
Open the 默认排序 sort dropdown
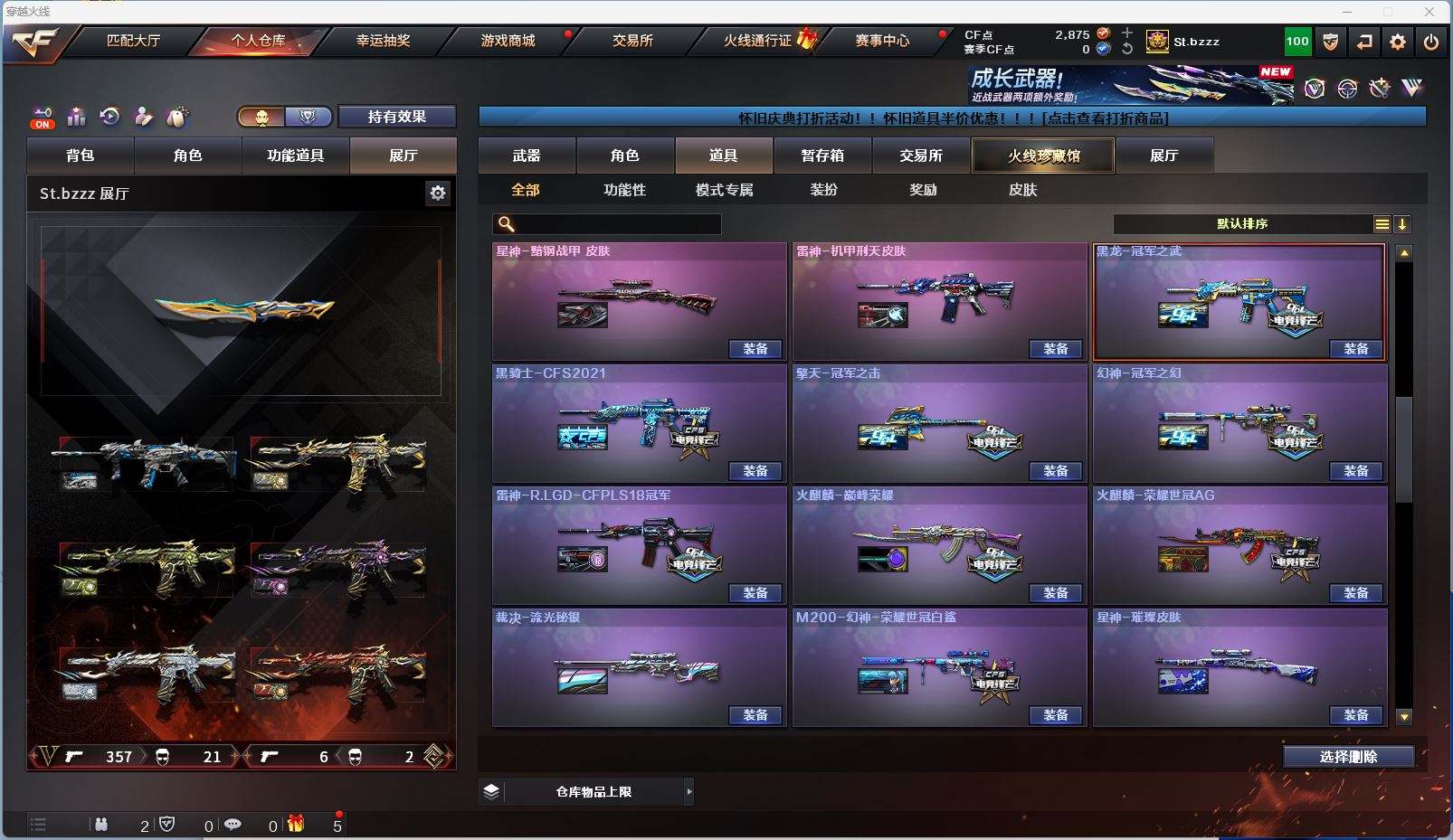(1242, 224)
